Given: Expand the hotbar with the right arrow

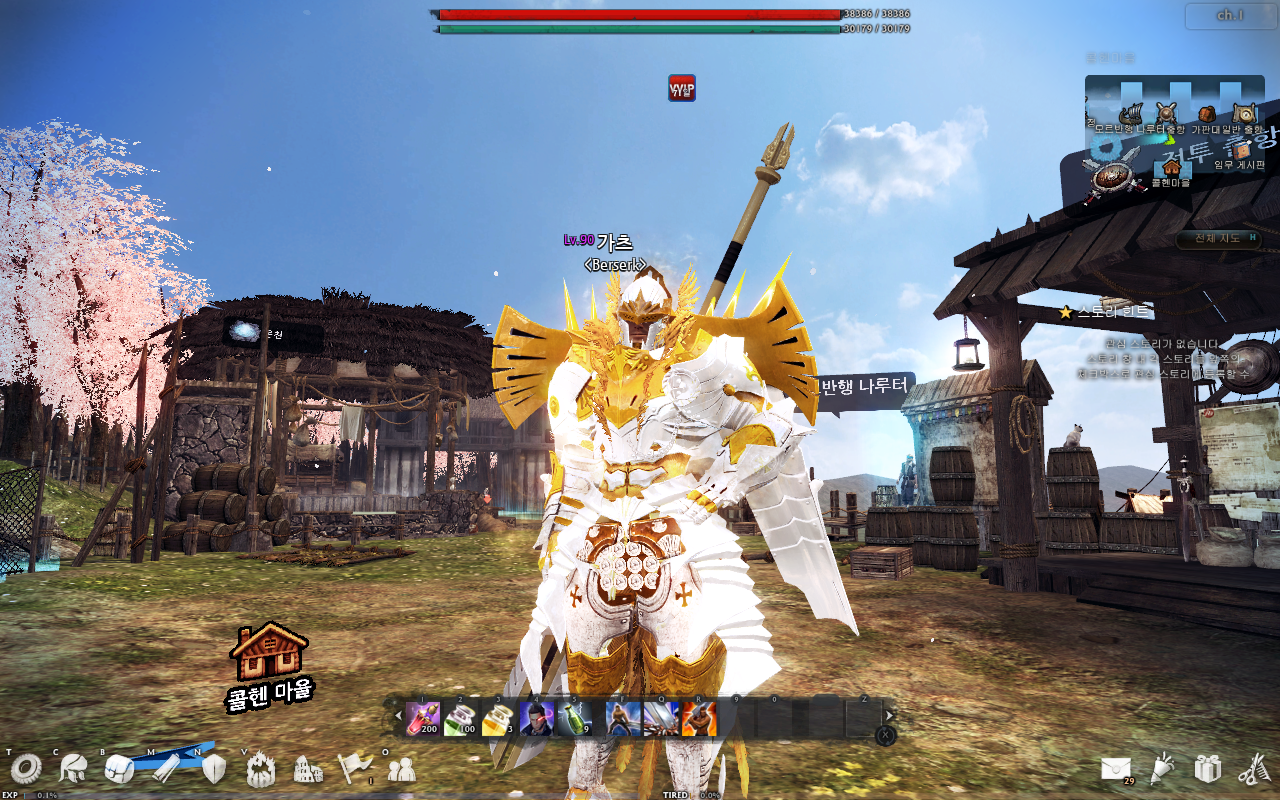Looking at the screenshot, I should pyautogui.click(x=888, y=714).
